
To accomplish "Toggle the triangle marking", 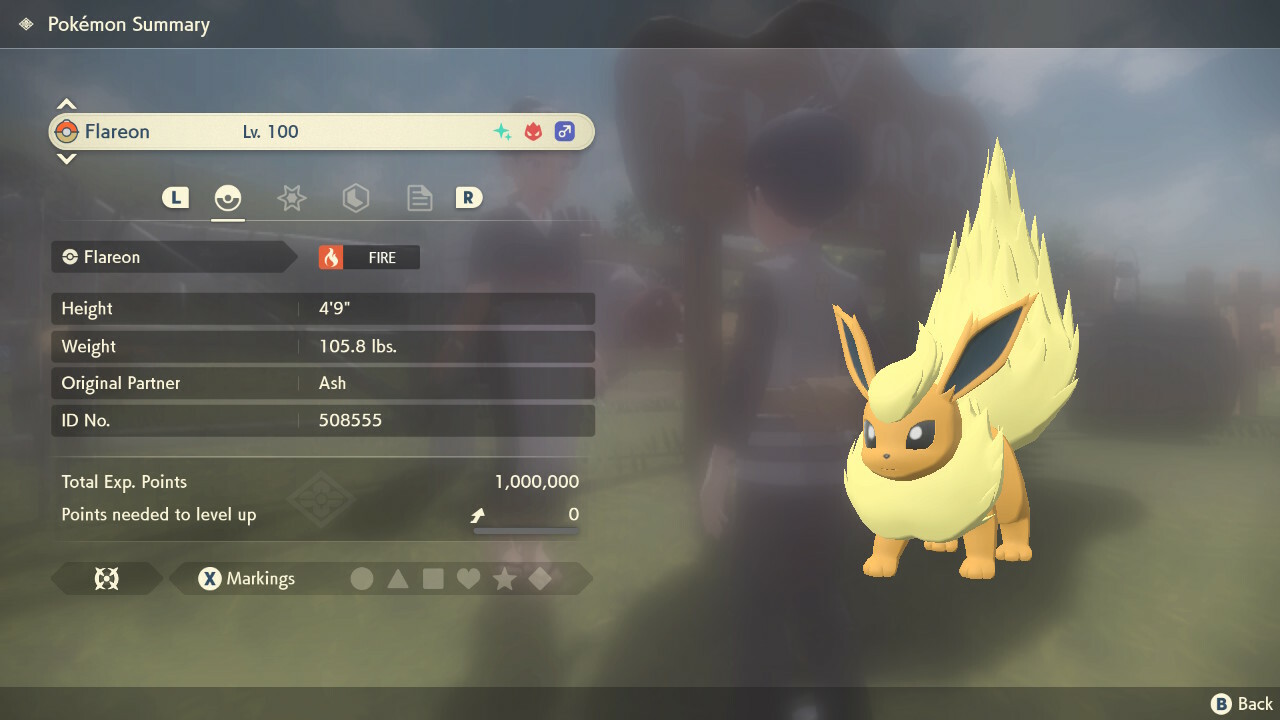I will tap(398, 578).
